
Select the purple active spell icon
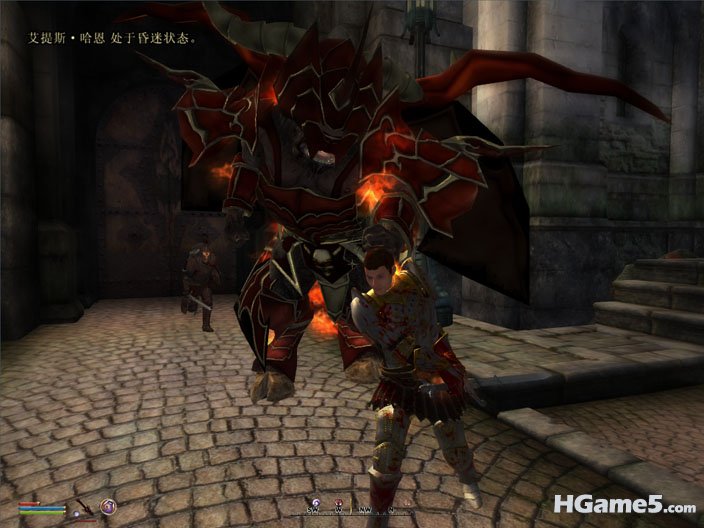coord(108,507)
